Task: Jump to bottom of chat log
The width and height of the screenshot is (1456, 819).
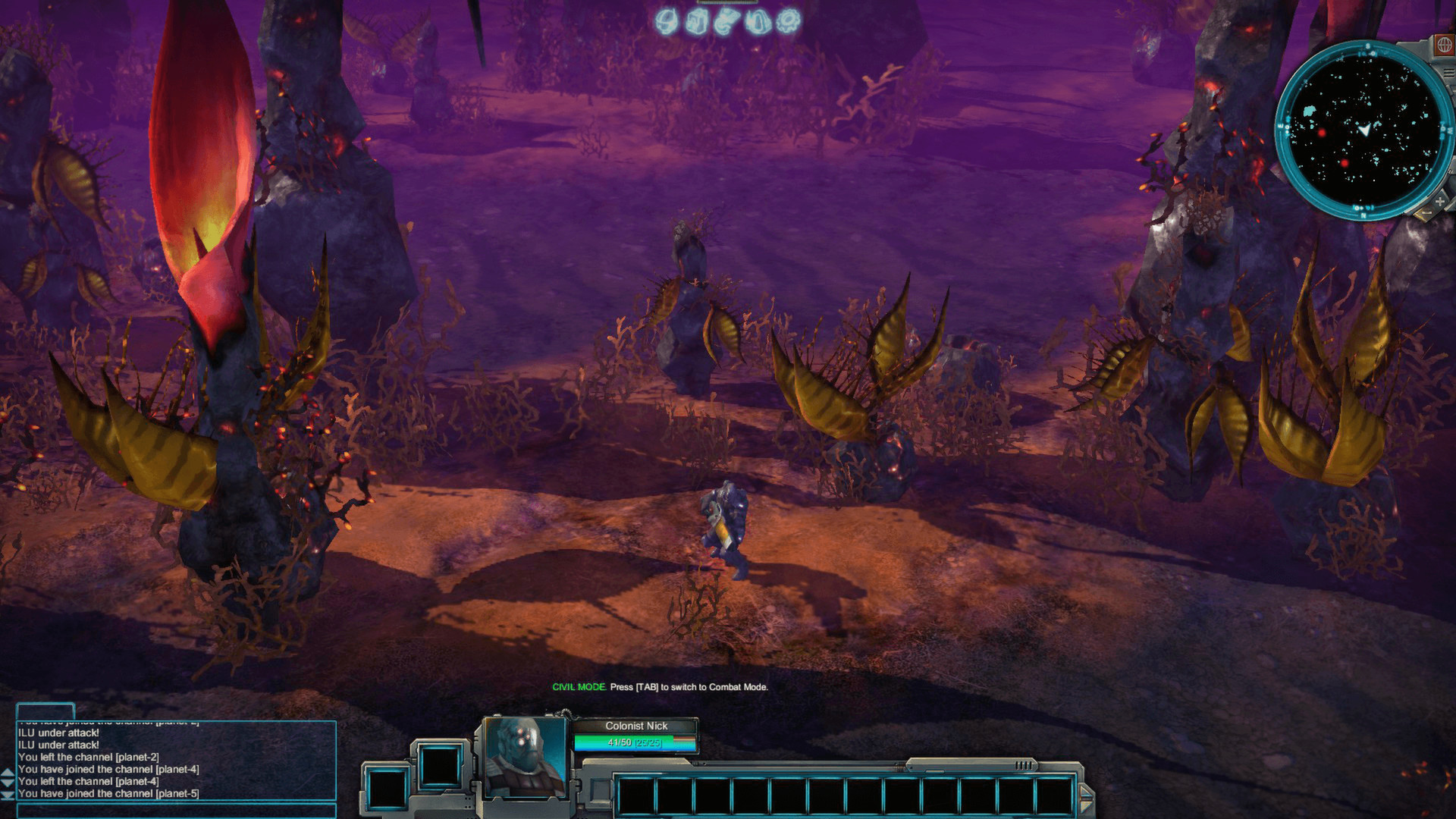Action: pyautogui.click(x=8, y=795)
